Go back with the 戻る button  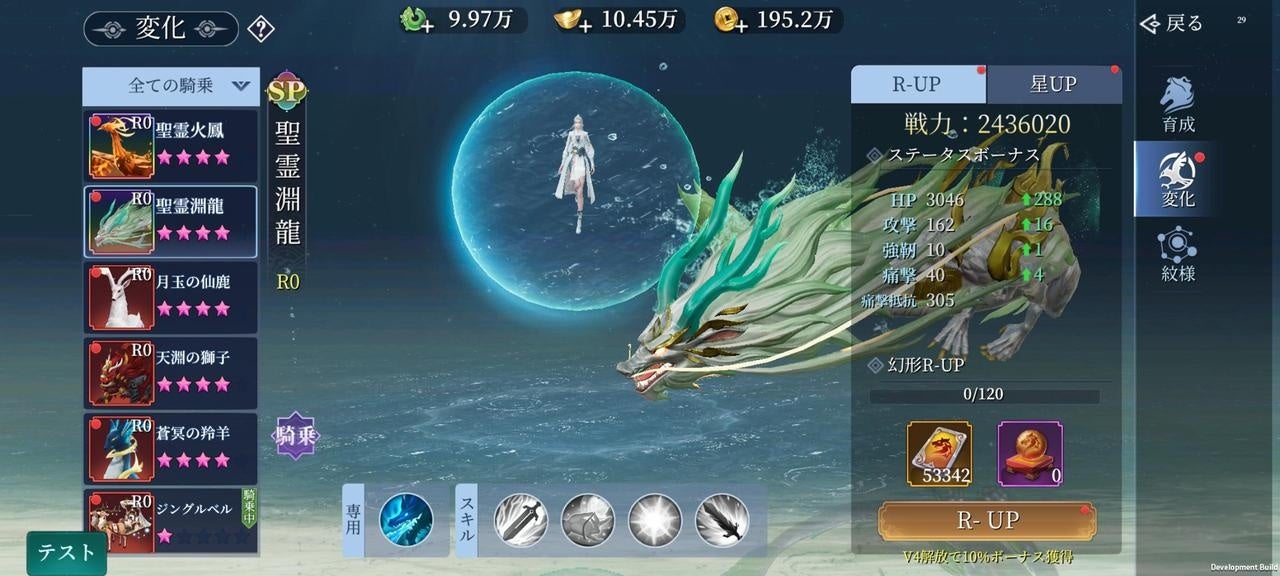1172,23
